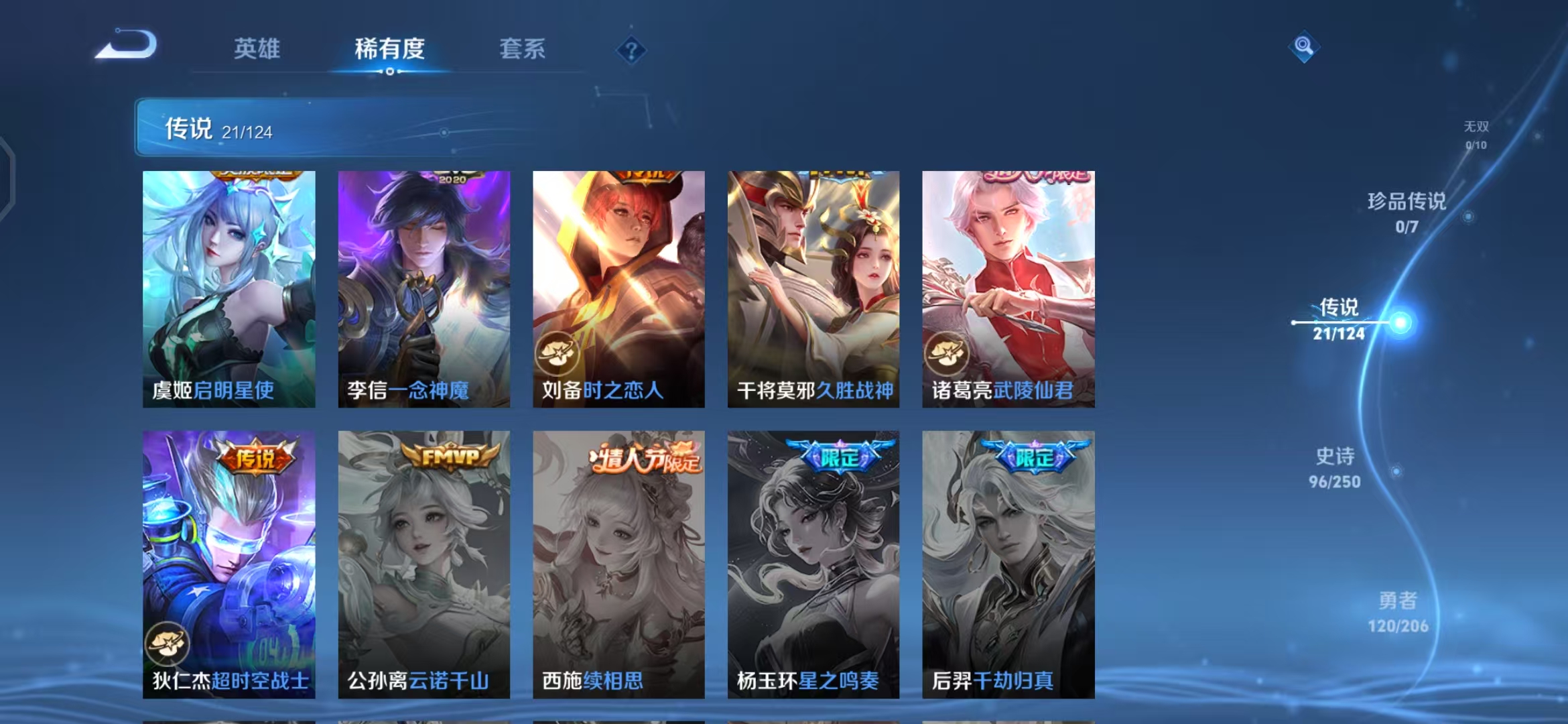1568x724 pixels.
Task: View 后羿 千劫归真 skin card
Action: (1008, 564)
